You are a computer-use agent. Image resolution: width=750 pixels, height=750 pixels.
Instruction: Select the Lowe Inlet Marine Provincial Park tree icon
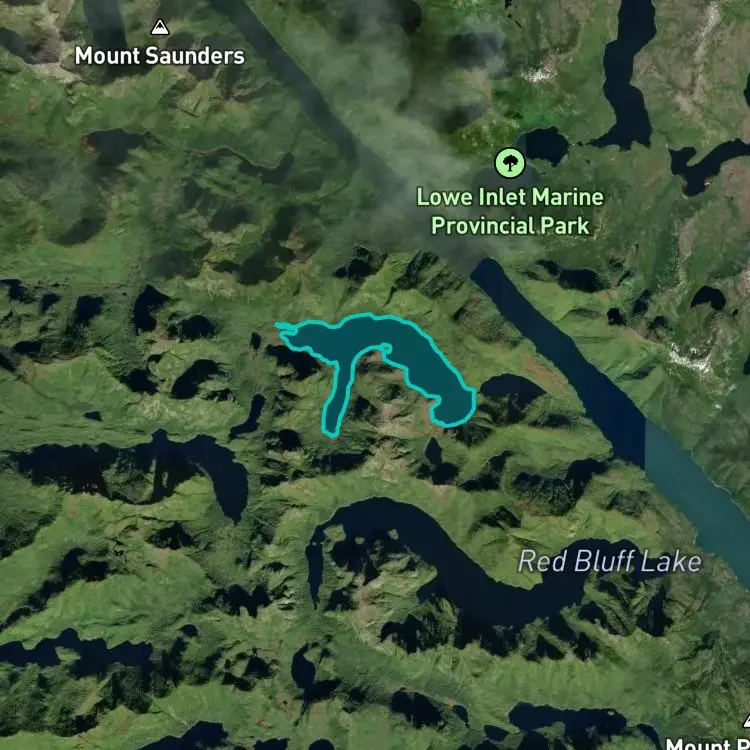pos(510,161)
